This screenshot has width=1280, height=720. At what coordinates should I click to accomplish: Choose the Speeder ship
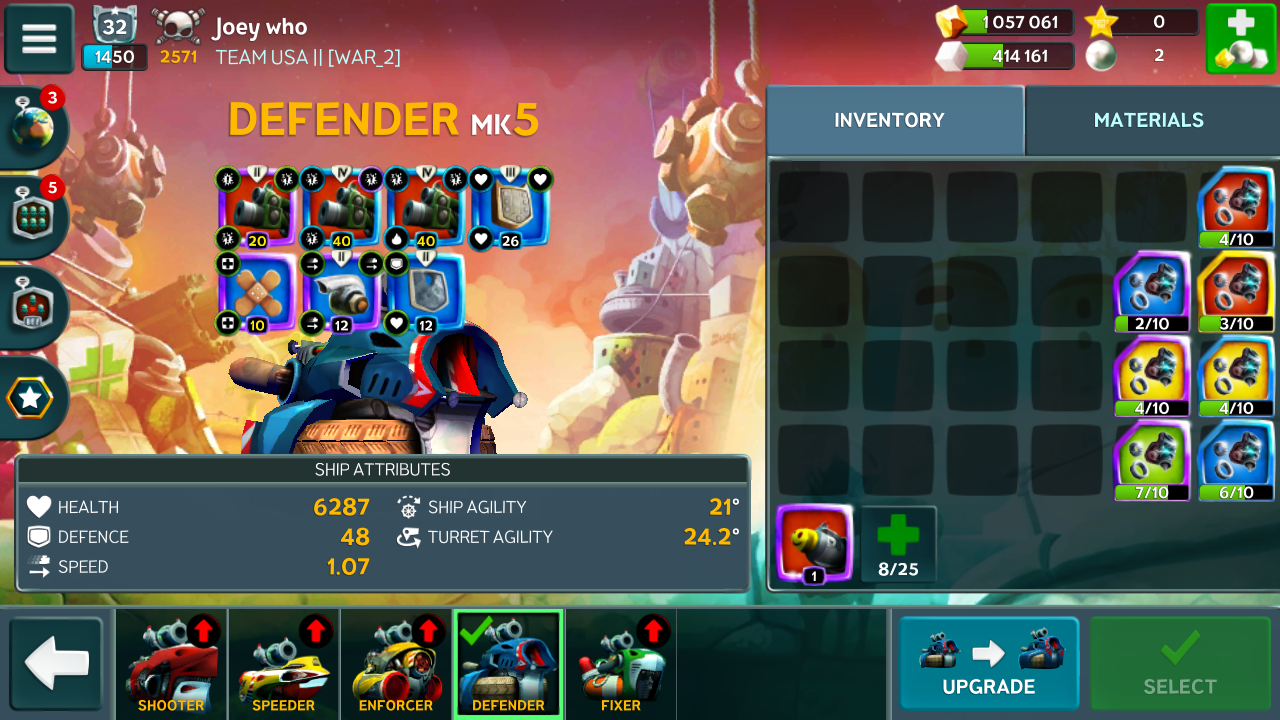[283, 663]
